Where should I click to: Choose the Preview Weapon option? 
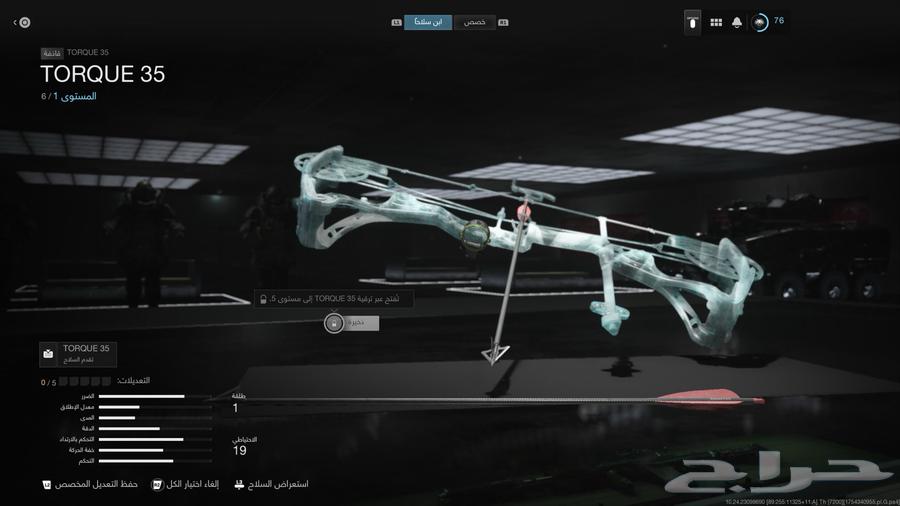tap(271, 484)
